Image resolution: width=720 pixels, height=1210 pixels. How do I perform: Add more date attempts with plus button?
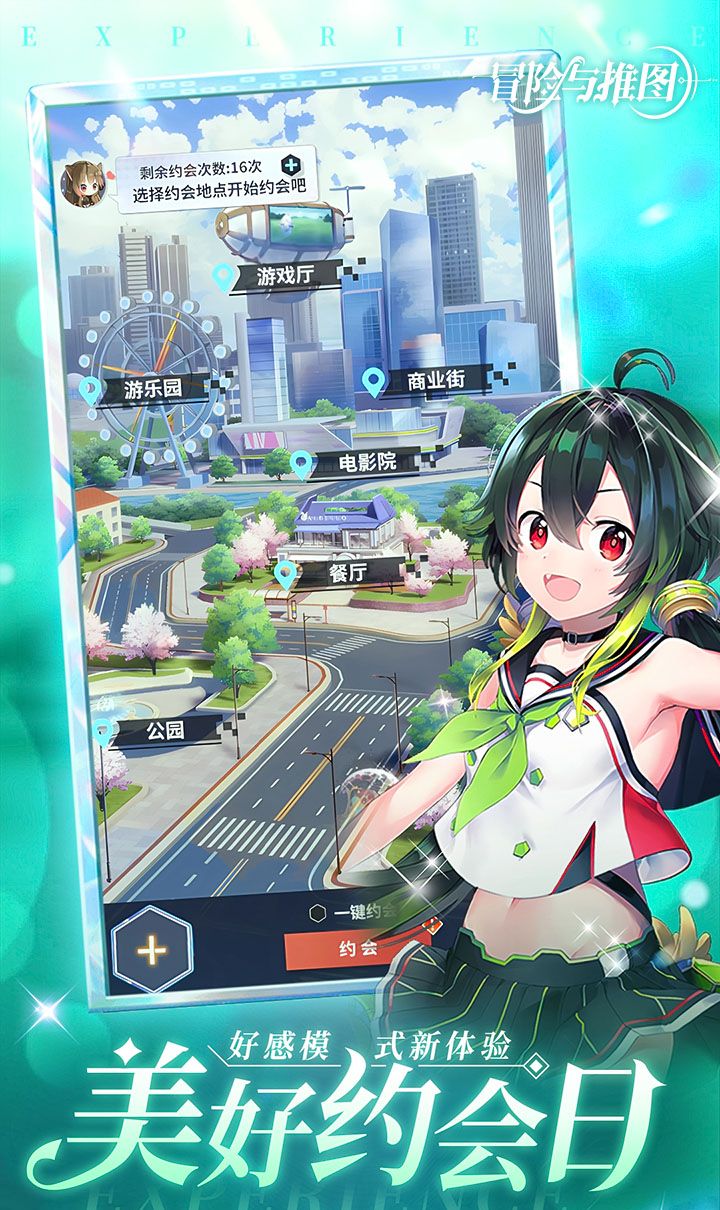291,165
